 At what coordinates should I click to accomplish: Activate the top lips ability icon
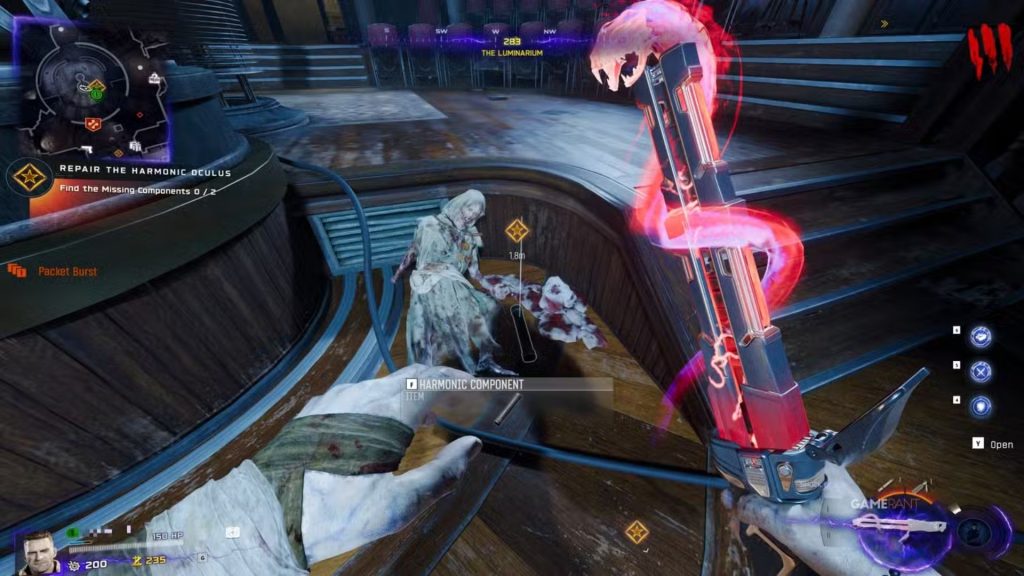(981, 337)
